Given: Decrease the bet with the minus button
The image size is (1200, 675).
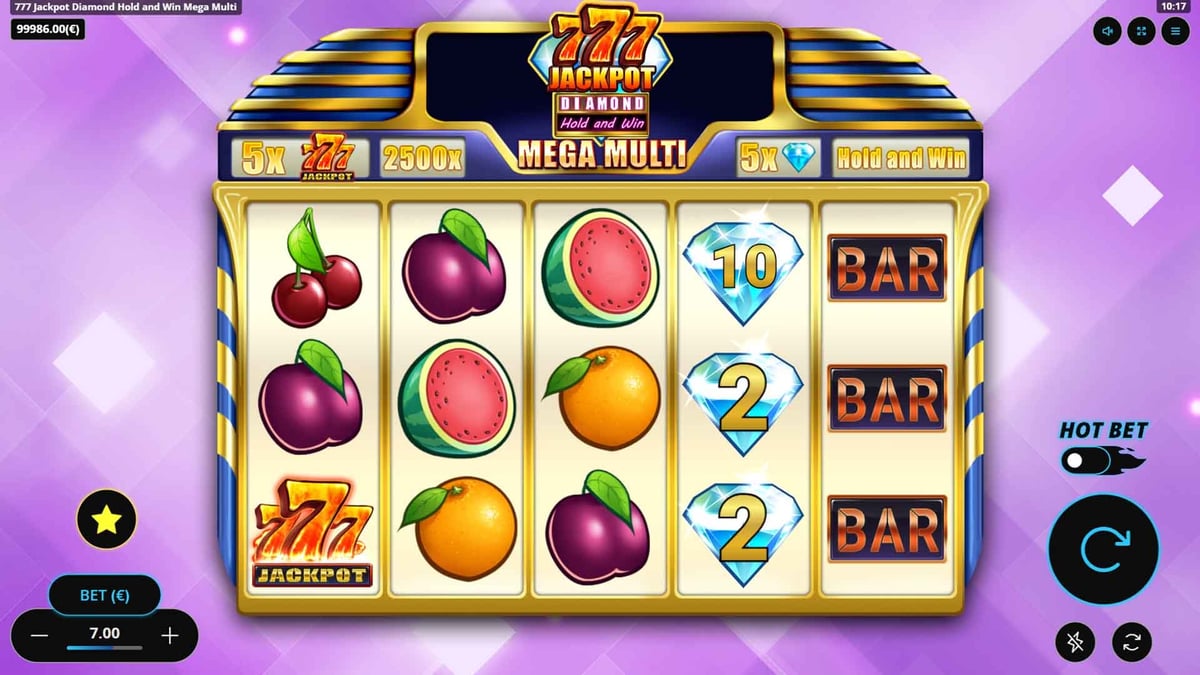Looking at the screenshot, I should click(39, 635).
